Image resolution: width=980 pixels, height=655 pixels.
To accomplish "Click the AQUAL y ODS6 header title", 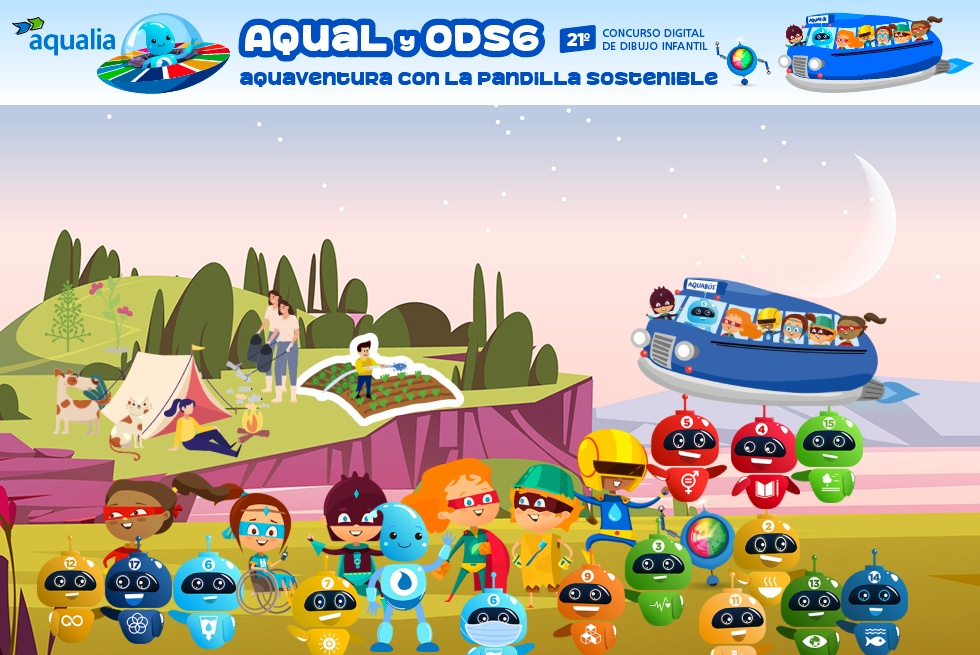I will pyautogui.click(x=392, y=40).
